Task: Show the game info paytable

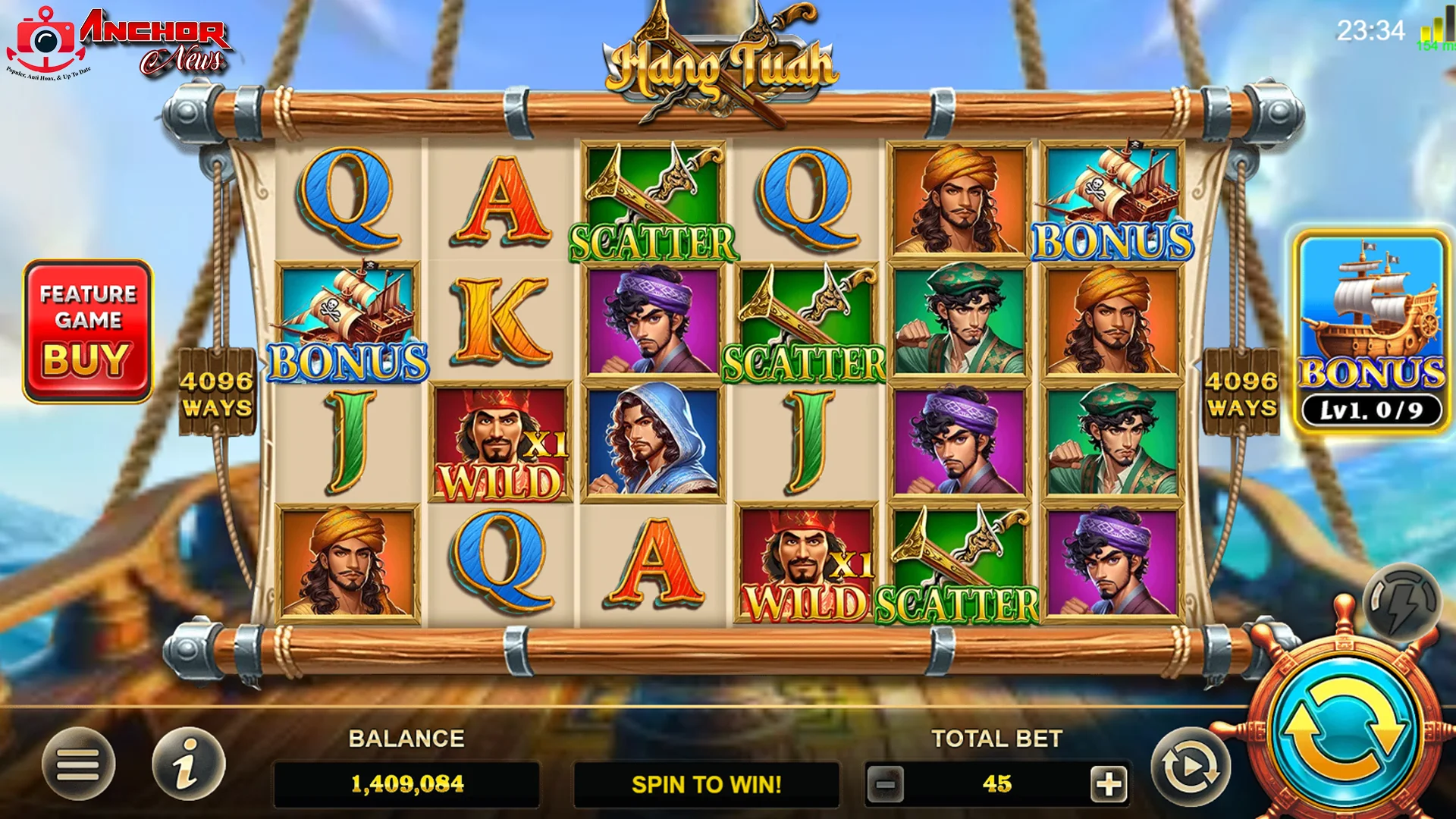Action: [188, 764]
